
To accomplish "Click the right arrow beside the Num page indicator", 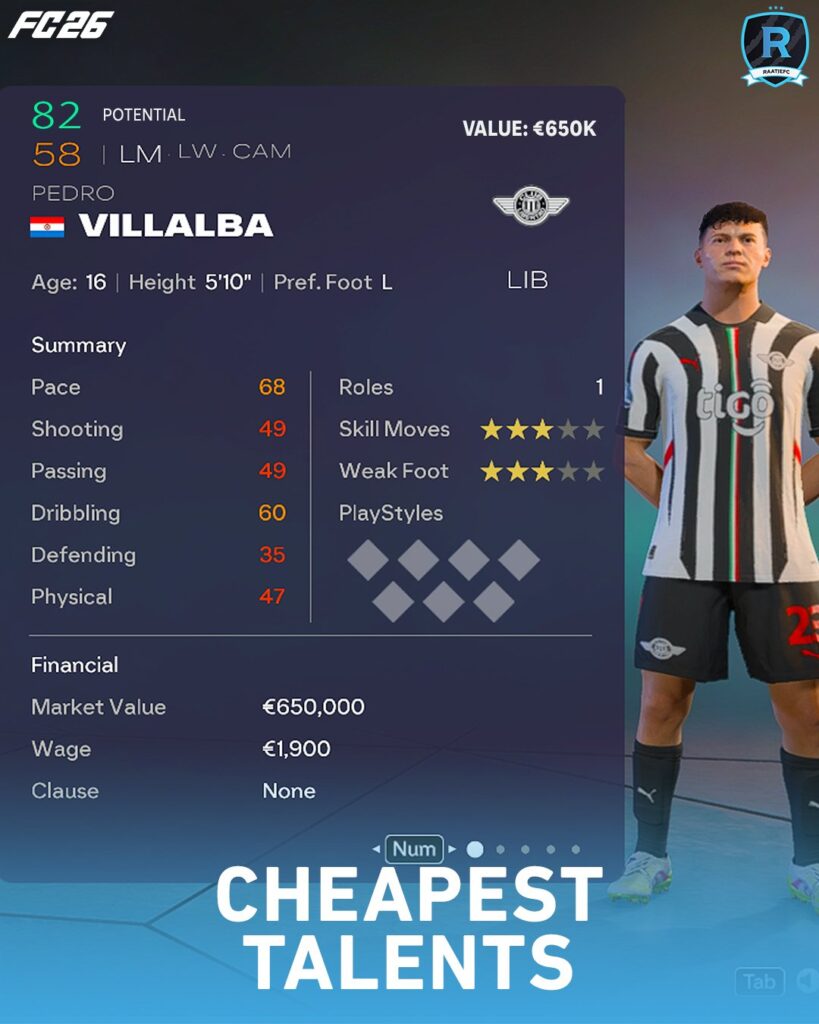I will 452,849.
